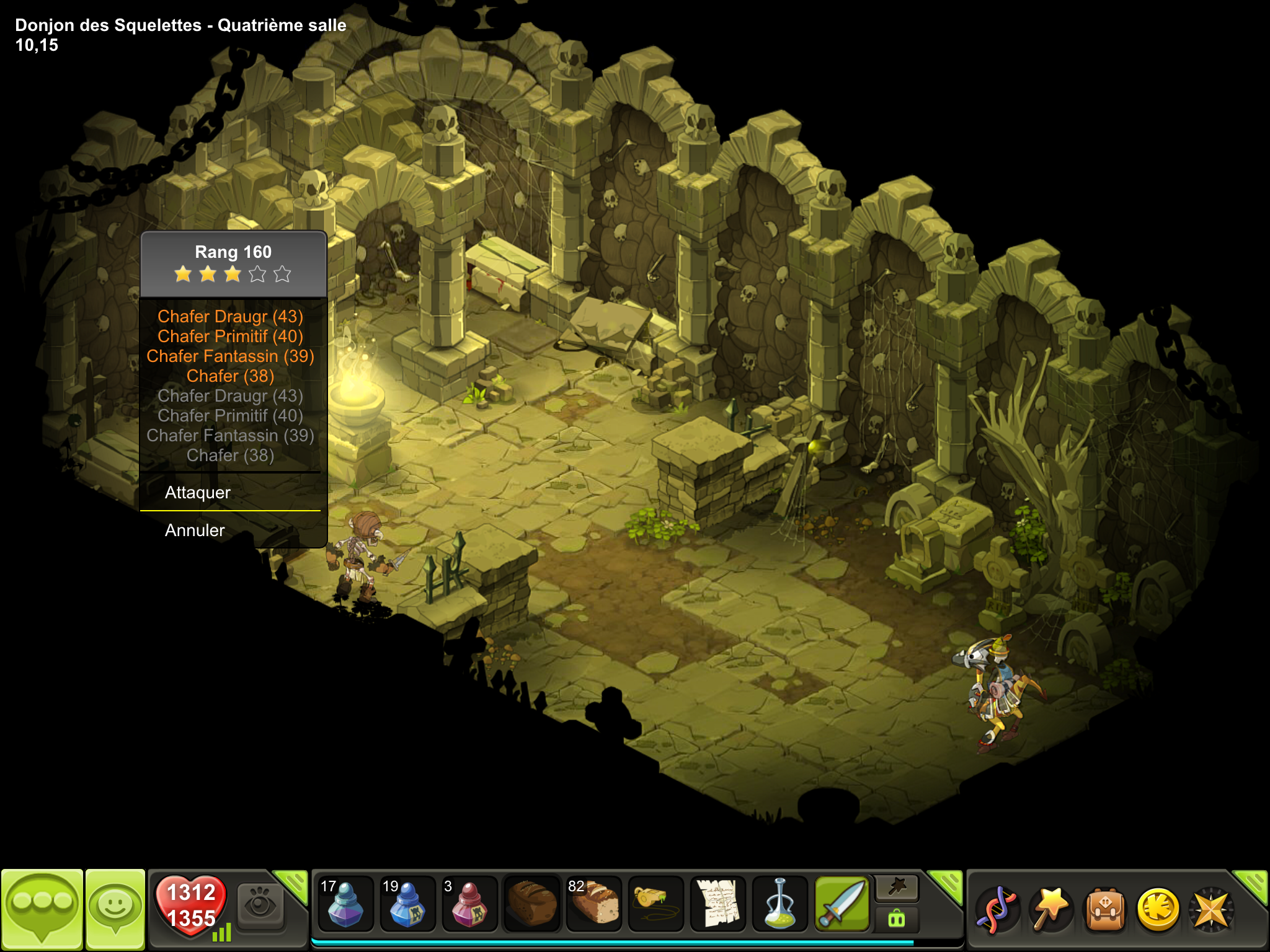Select the sliced bread slot with 82

coord(593,905)
